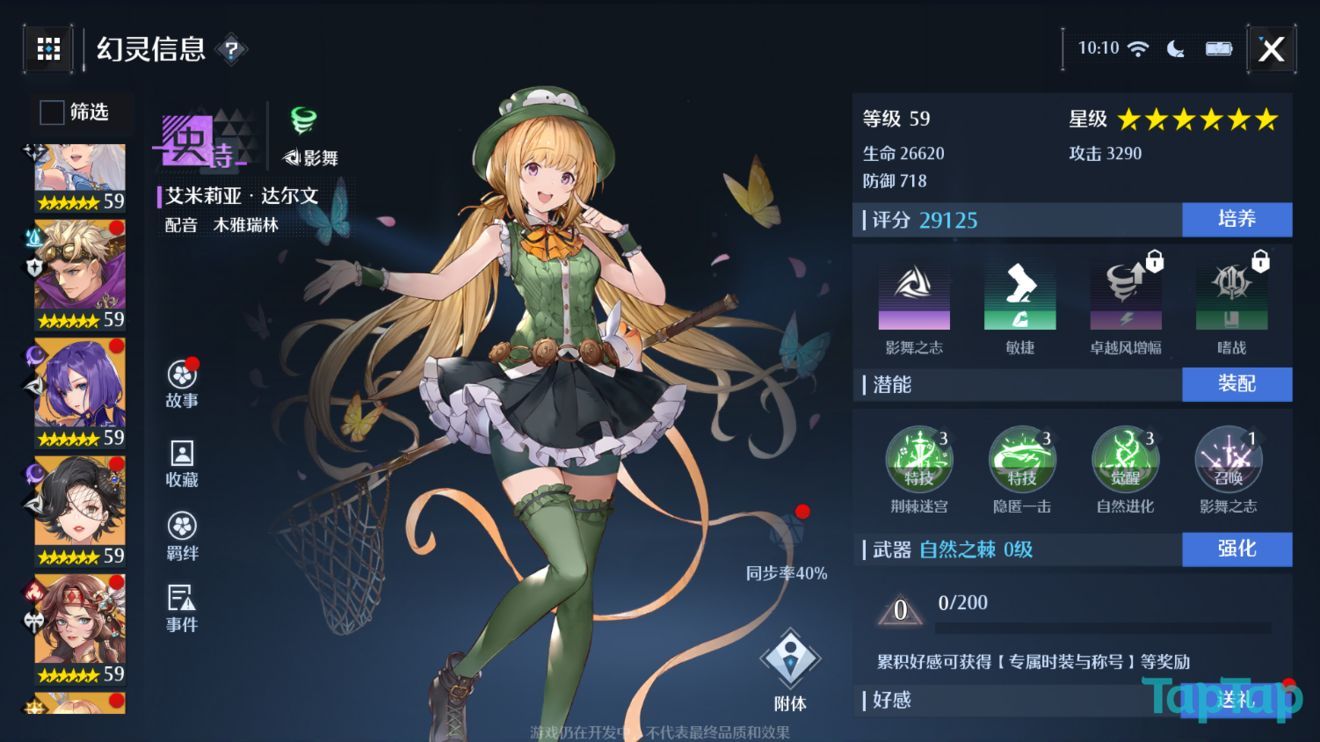The height and width of the screenshot is (742, 1320).
Task: Open the grid menu icon top-left
Action: (47, 49)
